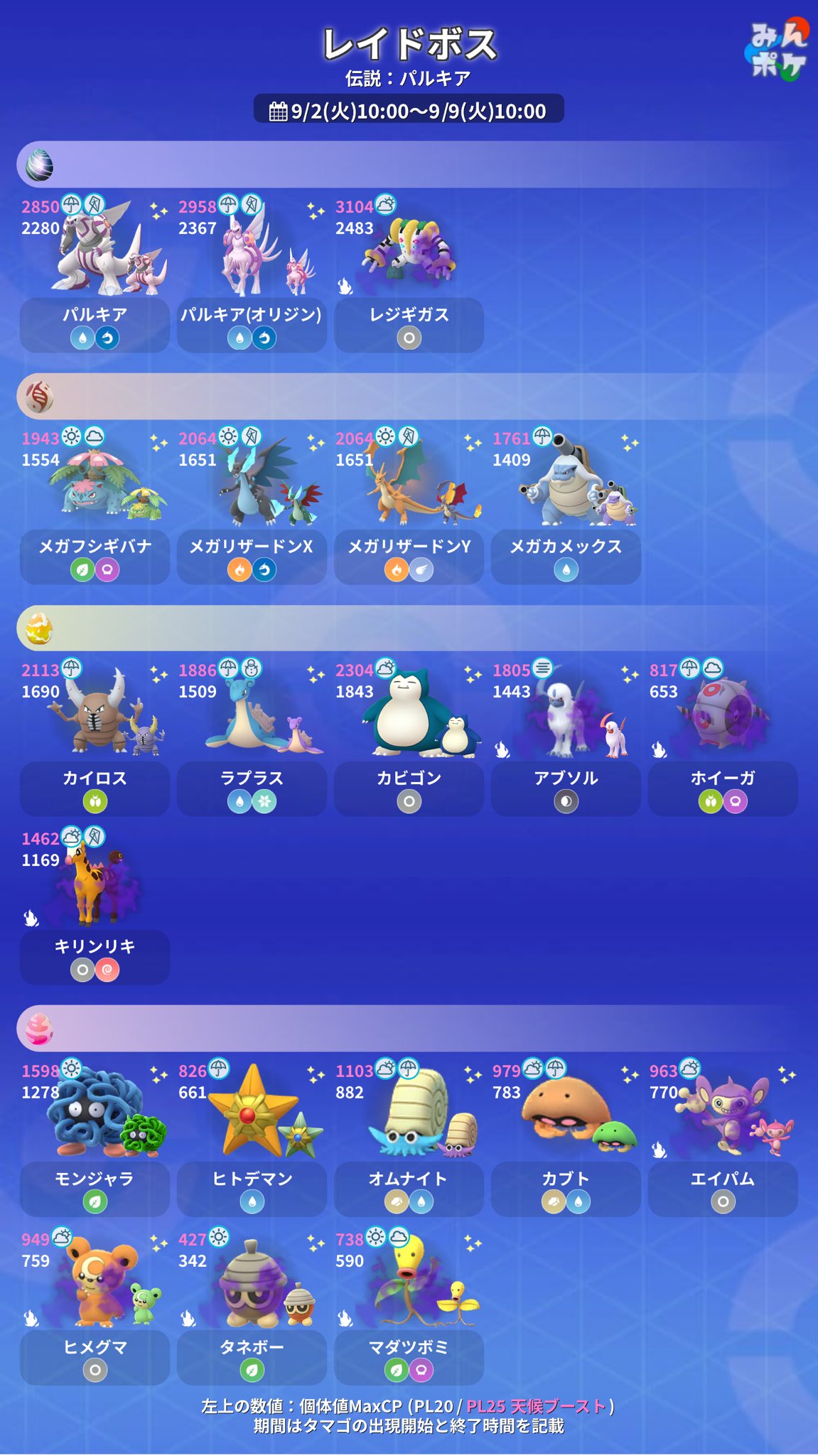Click the みんポケ logo
This screenshot has height=1456, width=818.
(778, 51)
